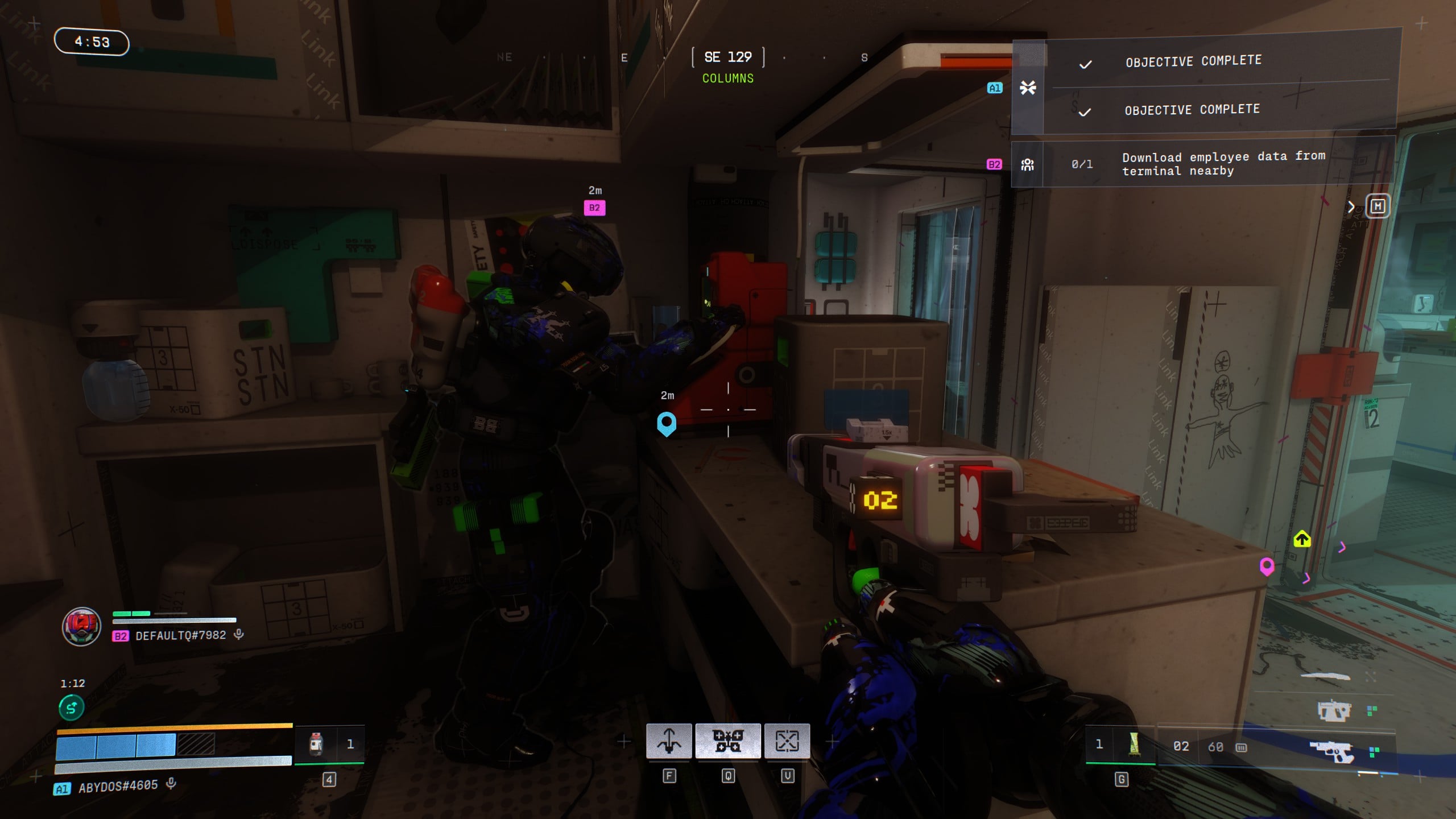This screenshot has width=1456, height=819.
Task: Expand the objectives panel with the chevron
Action: click(x=1351, y=207)
